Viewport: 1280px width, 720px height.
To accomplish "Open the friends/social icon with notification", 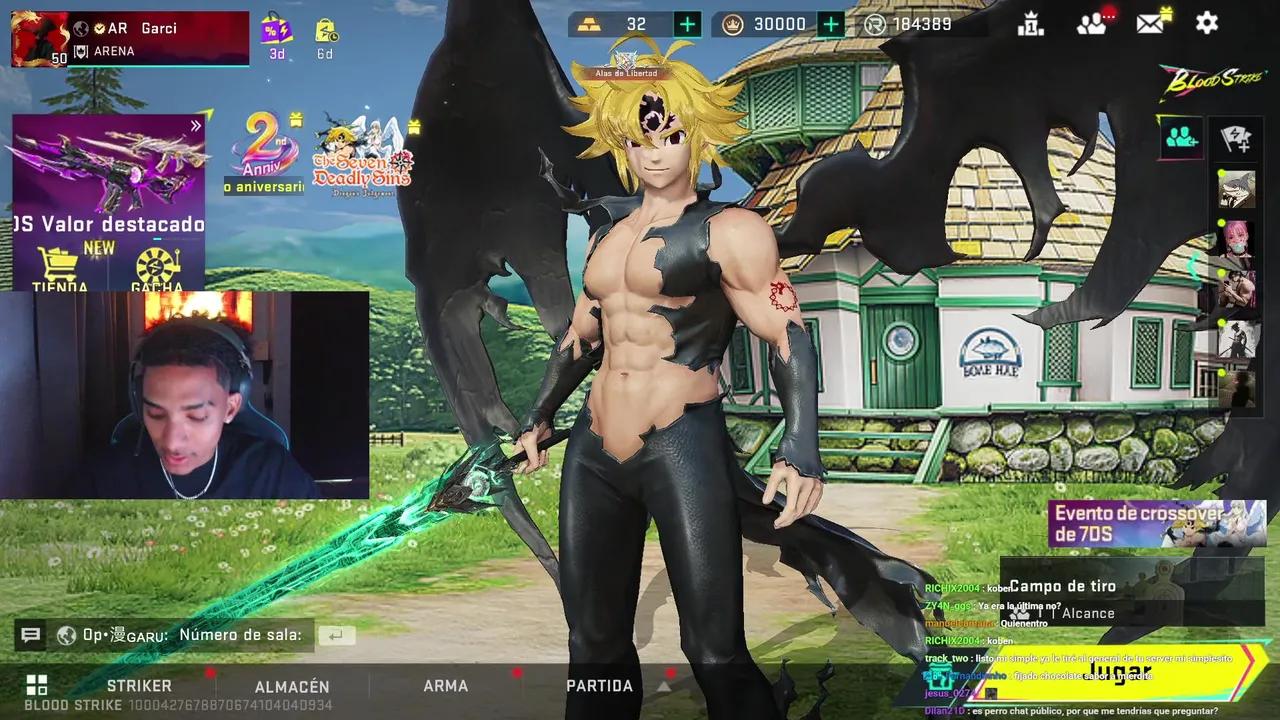I will click(x=1090, y=23).
